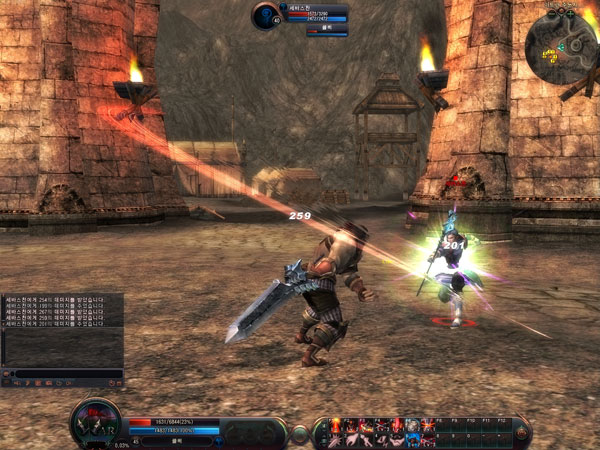Activate the red burst skill next to the orb

click(428, 425)
